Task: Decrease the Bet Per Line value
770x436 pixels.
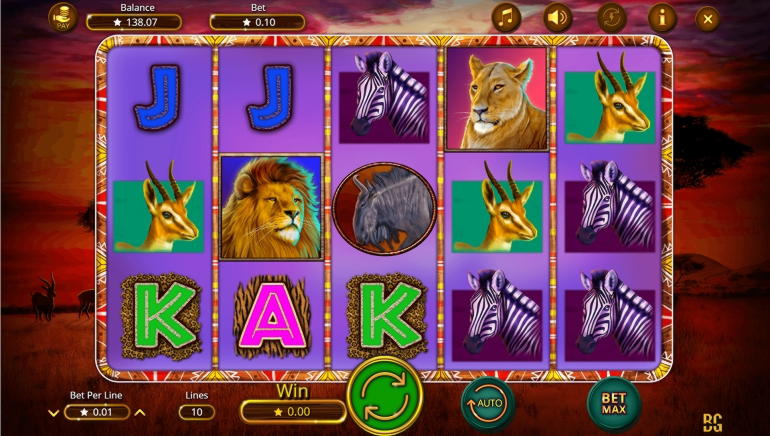Action: (x=54, y=412)
